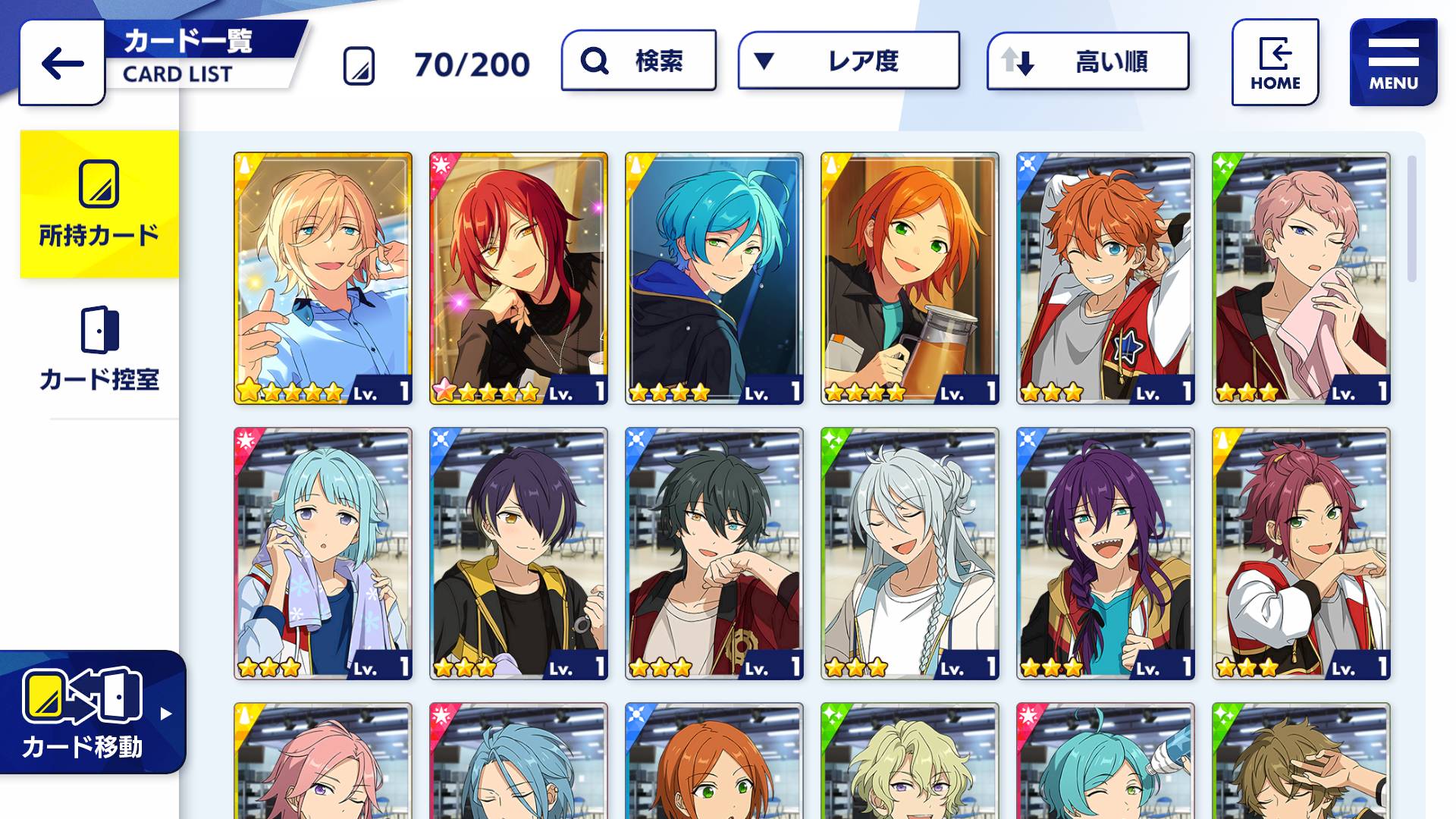Viewport: 1456px width, 819px height.
Task: Choose the four-star blue-haired hooded card
Action: [x=714, y=278]
